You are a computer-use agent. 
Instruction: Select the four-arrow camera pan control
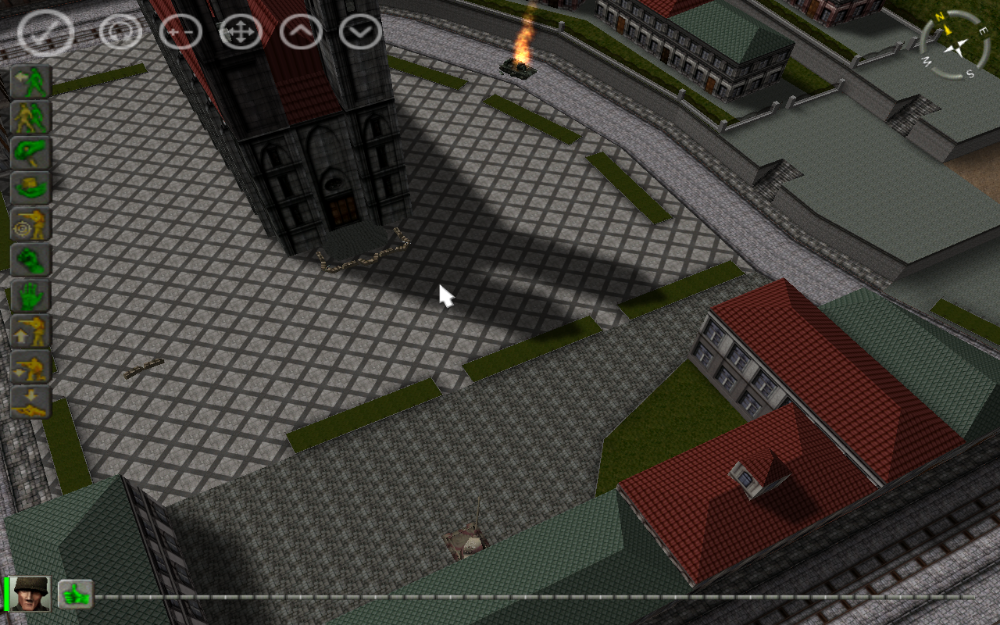pyautogui.click(x=241, y=32)
